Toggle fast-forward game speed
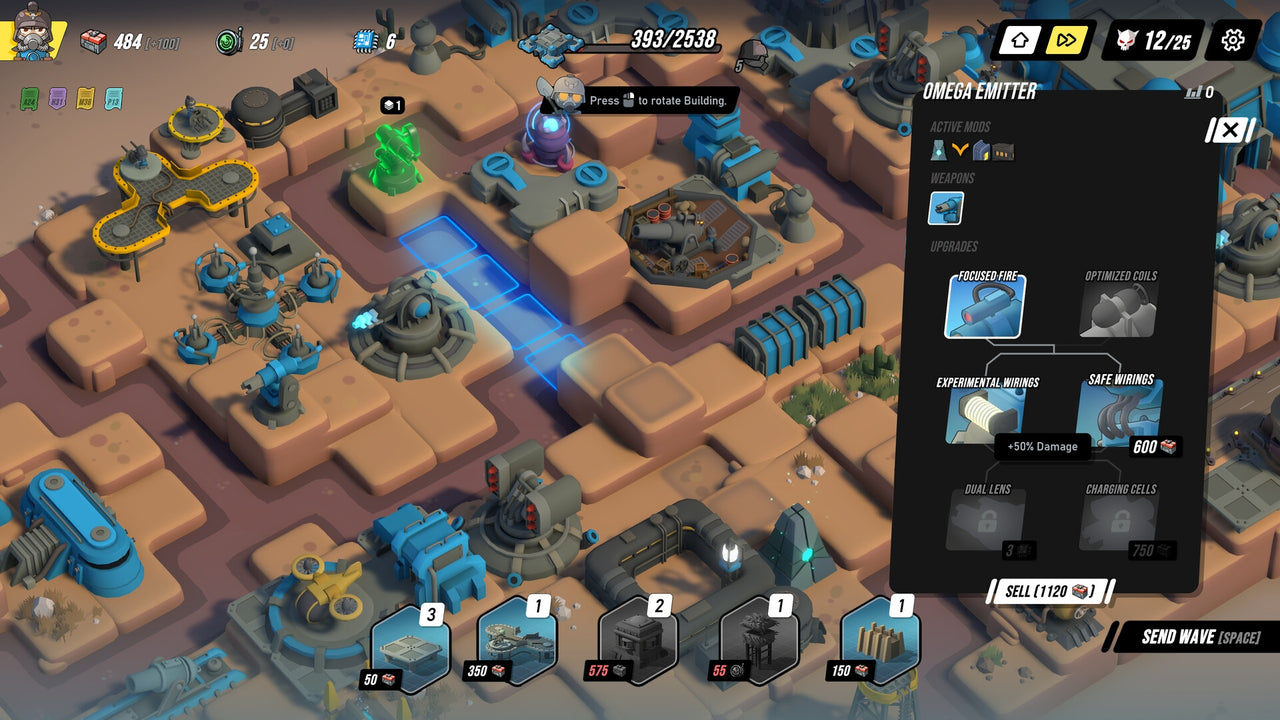This screenshot has width=1280, height=720. (x=1065, y=41)
